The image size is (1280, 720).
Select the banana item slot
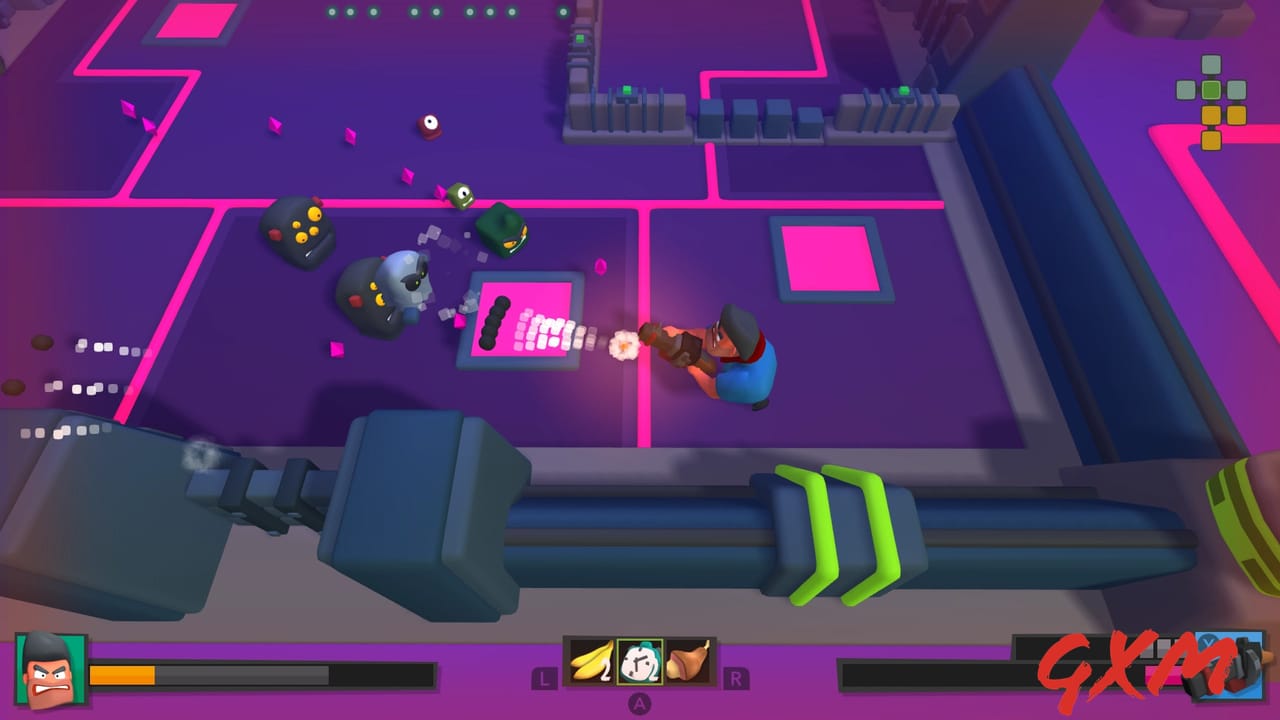pyautogui.click(x=591, y=662)
